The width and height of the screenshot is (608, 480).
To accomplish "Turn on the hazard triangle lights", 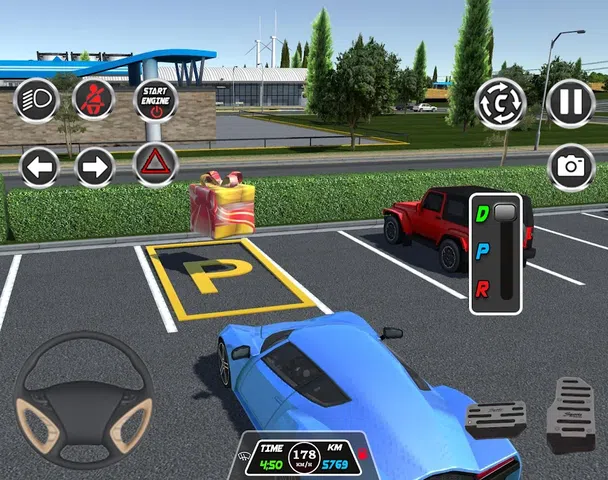I will coord(155,164).
